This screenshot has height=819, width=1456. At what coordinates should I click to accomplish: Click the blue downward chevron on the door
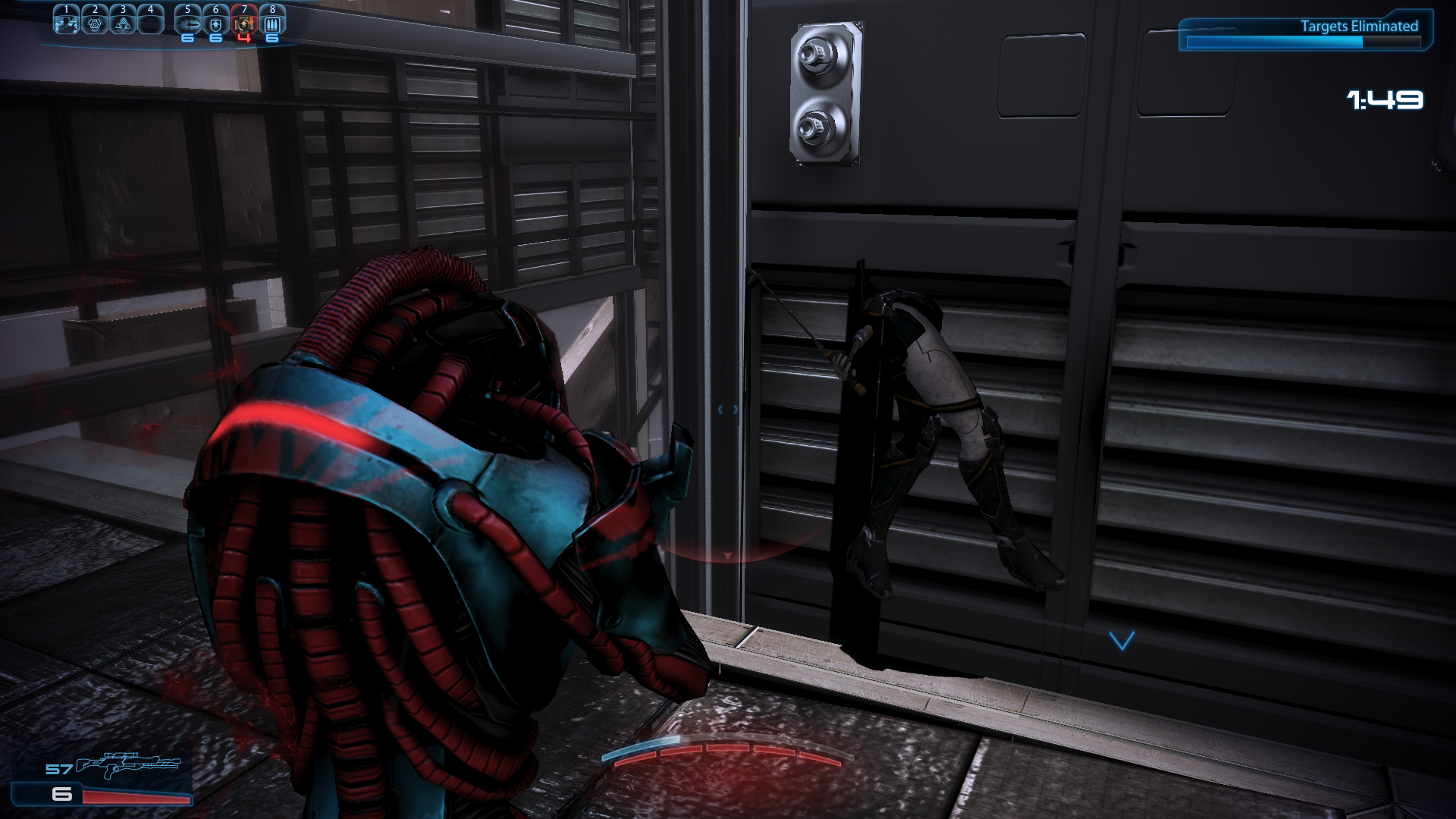[x=1120, y=640]
